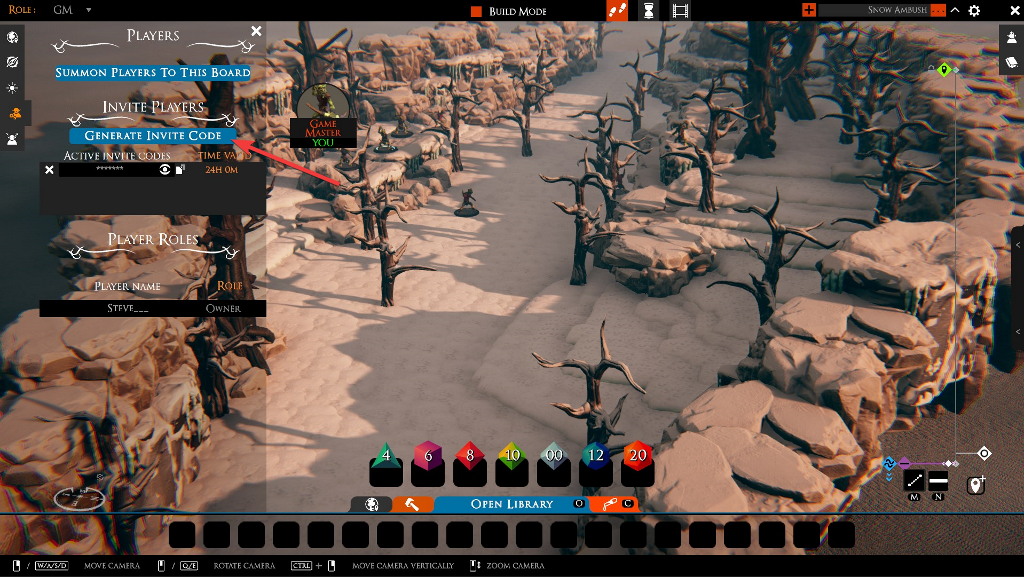1024x577 pixels.
Task: Summon players to this board
Action: tap(153, 72)
